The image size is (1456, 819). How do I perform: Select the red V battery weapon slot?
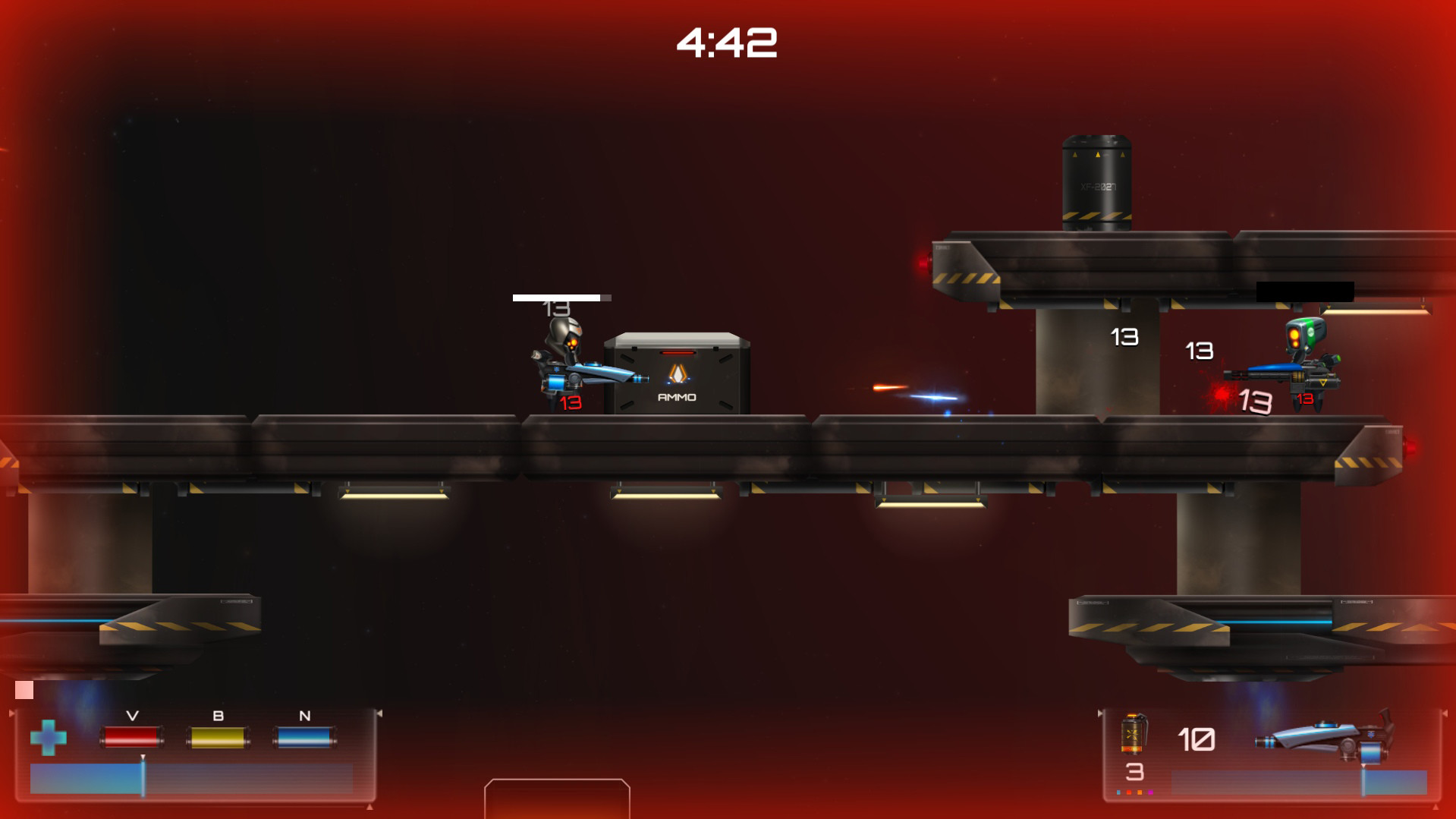[x=133, y=737]
